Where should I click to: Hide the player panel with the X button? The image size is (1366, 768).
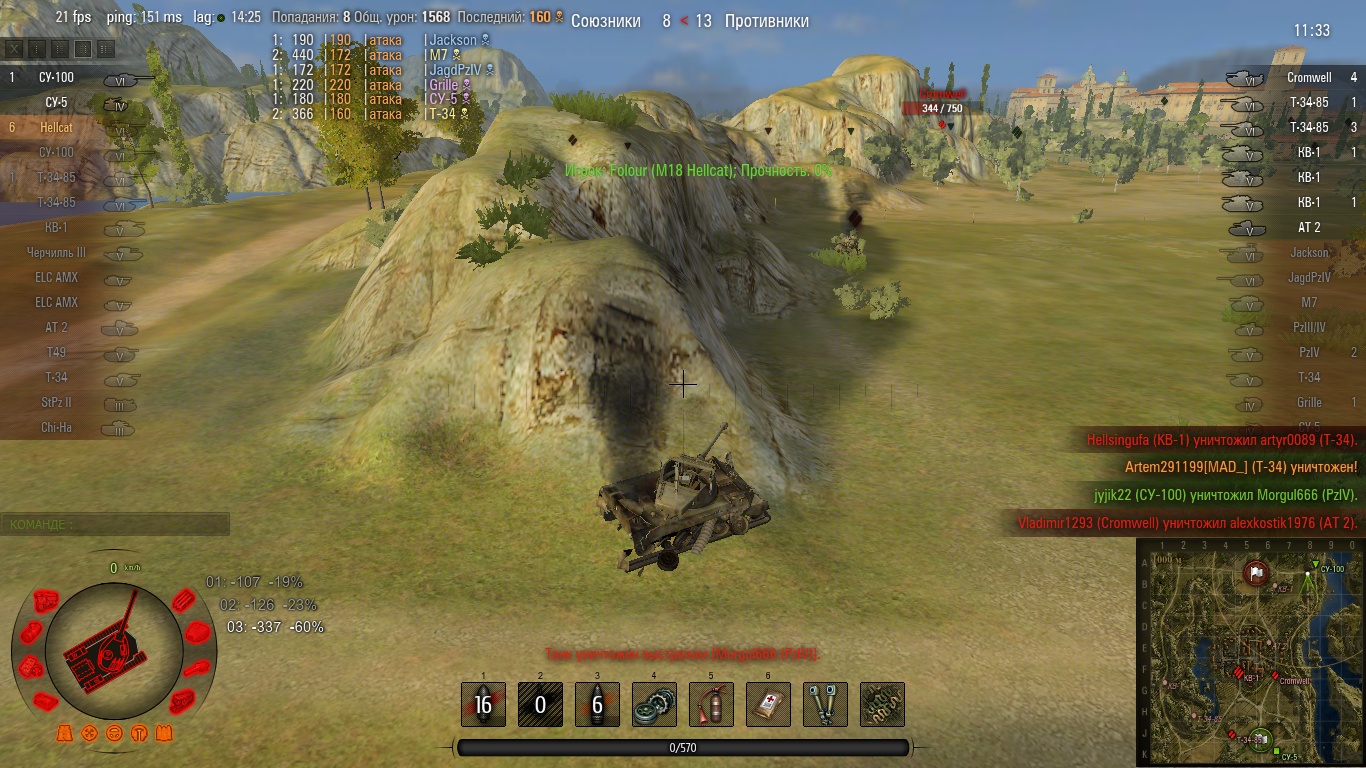pos(14,49)
